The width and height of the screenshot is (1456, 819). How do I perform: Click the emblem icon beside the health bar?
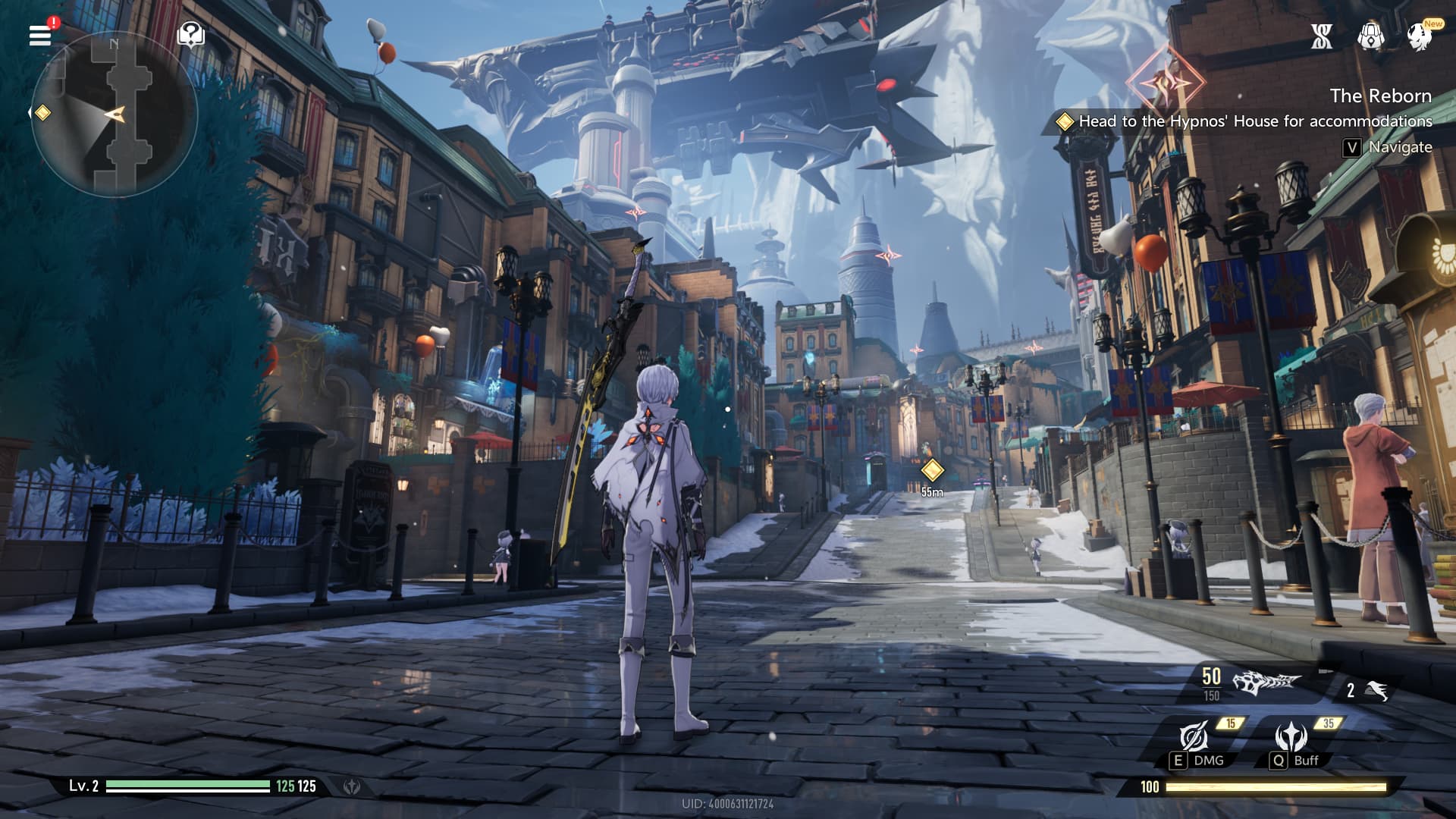(352, 786)
